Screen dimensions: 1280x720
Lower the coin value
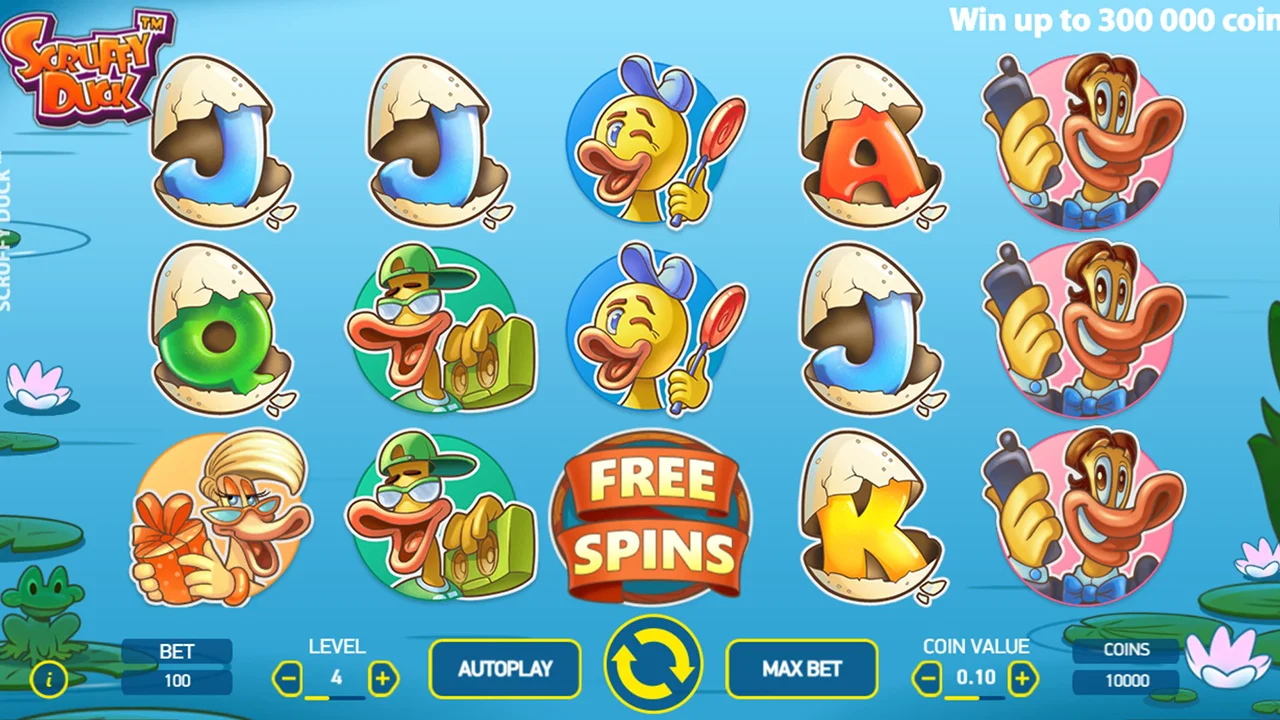[x=927, y=679]
